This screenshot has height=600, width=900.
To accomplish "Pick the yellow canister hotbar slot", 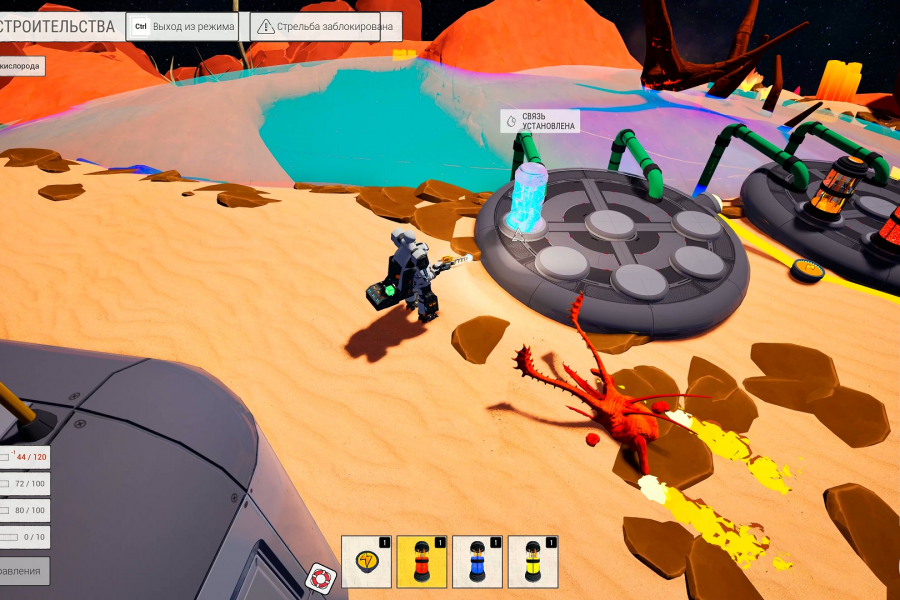I will click(532, 561).
